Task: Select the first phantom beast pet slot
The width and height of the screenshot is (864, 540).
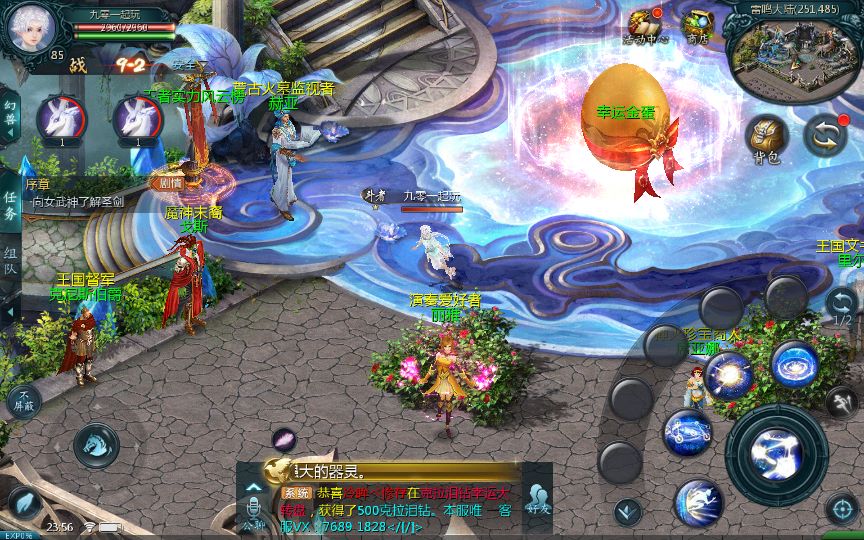Action: pos(60,119)
